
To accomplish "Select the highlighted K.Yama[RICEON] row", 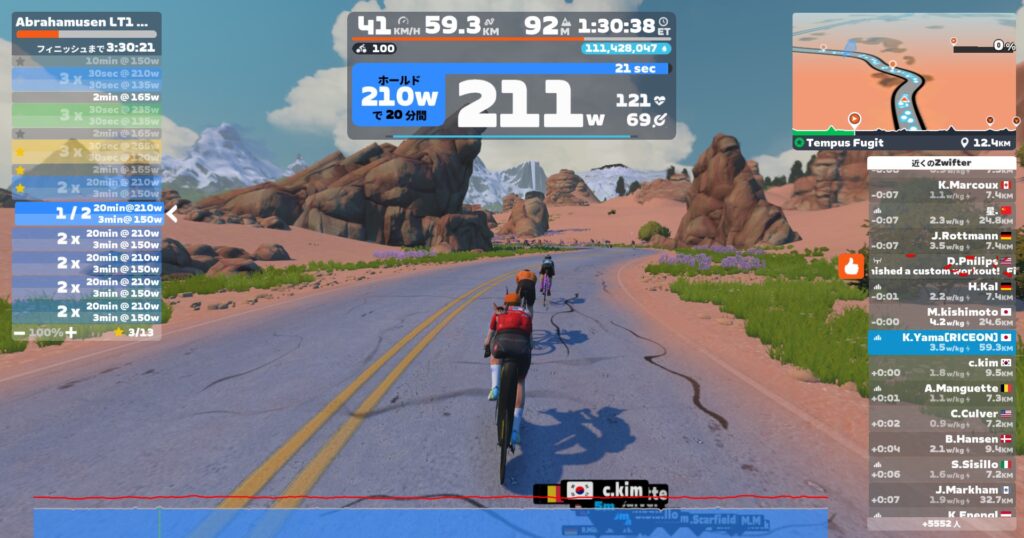I will (941, 342).
